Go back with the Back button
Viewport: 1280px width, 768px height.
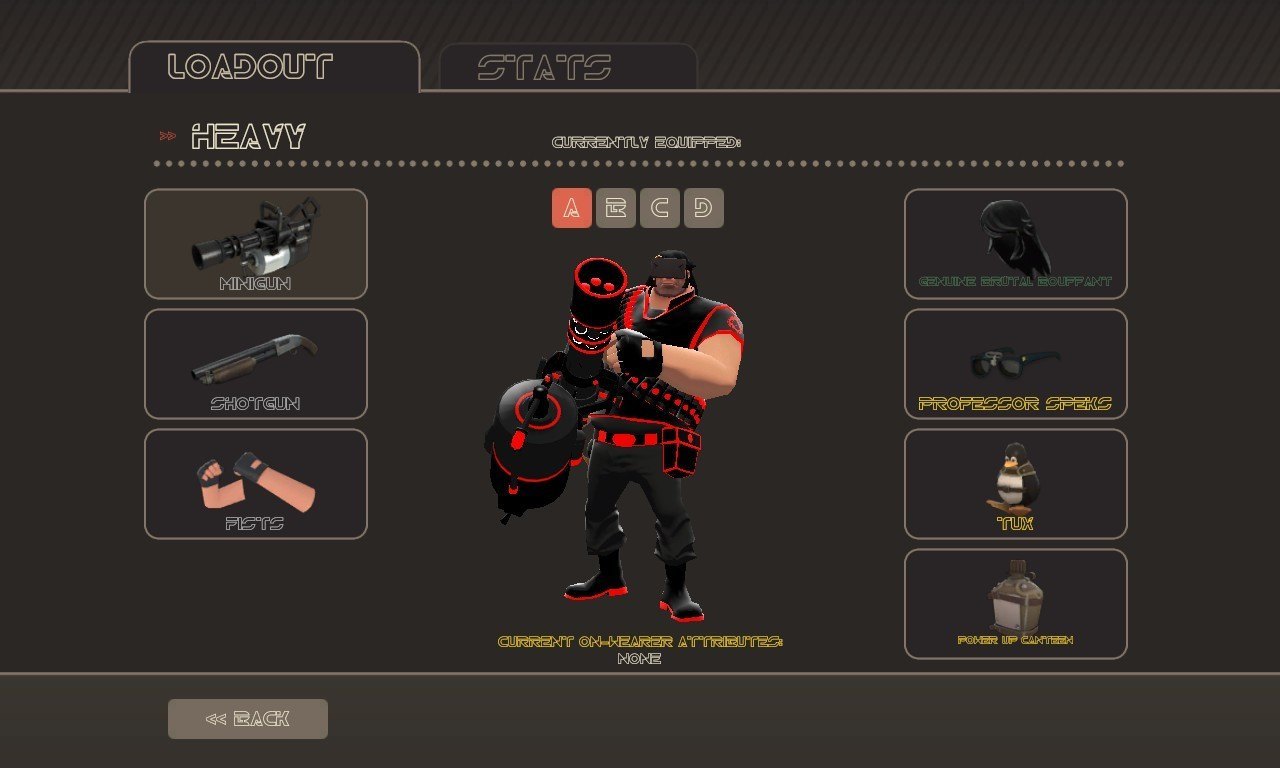click(248, 719)
